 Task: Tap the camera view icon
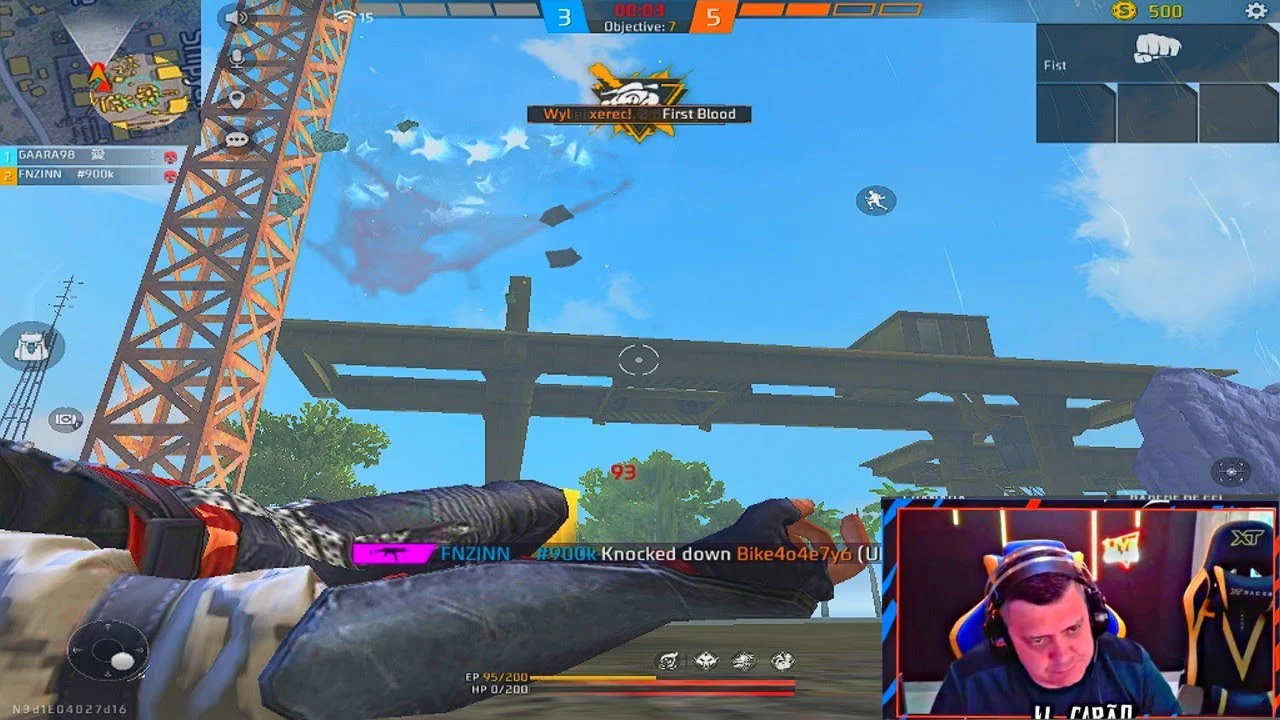coord(66,420)
